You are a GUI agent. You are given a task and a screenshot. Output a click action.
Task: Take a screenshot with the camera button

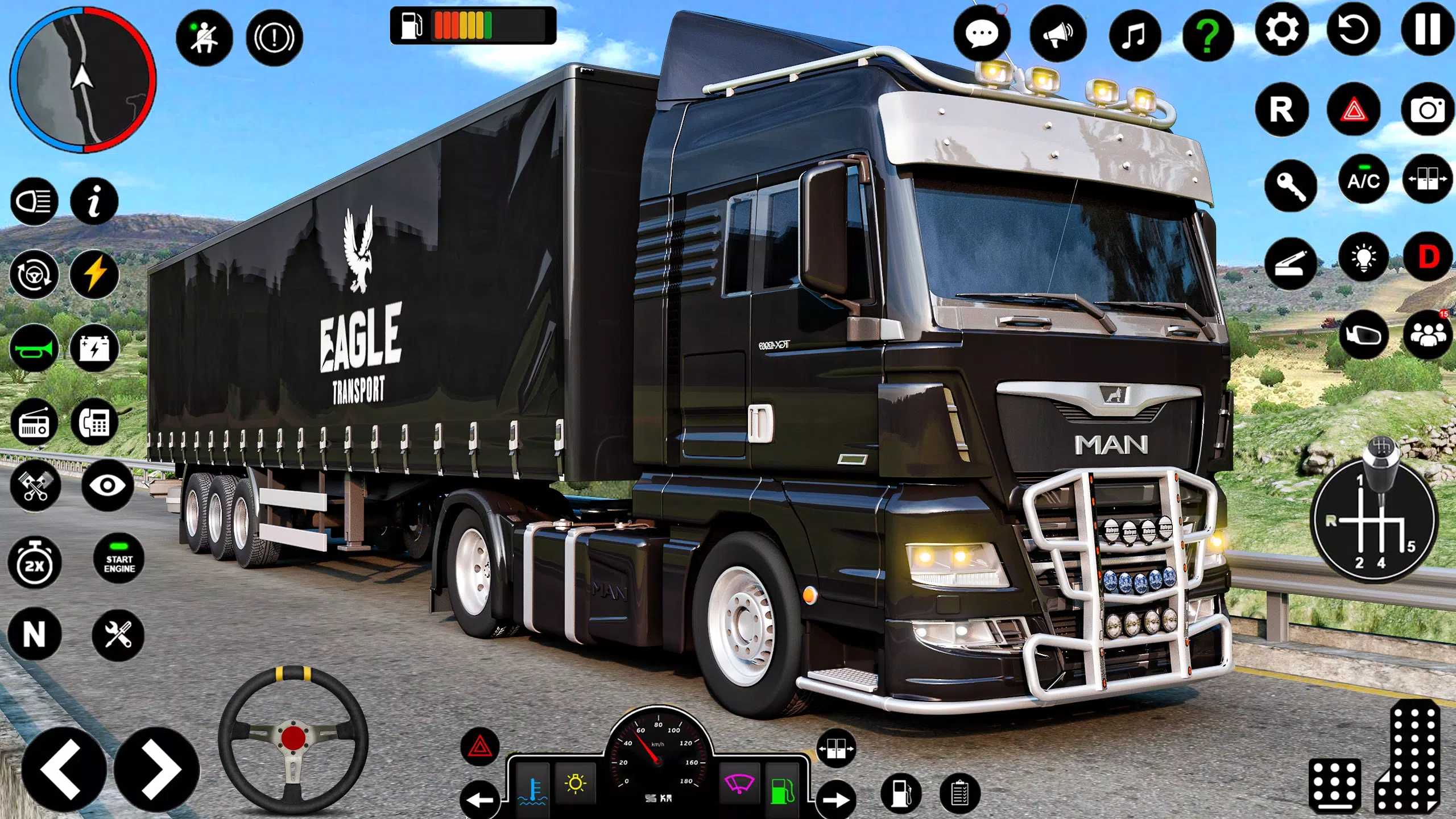pos(1427,109)
